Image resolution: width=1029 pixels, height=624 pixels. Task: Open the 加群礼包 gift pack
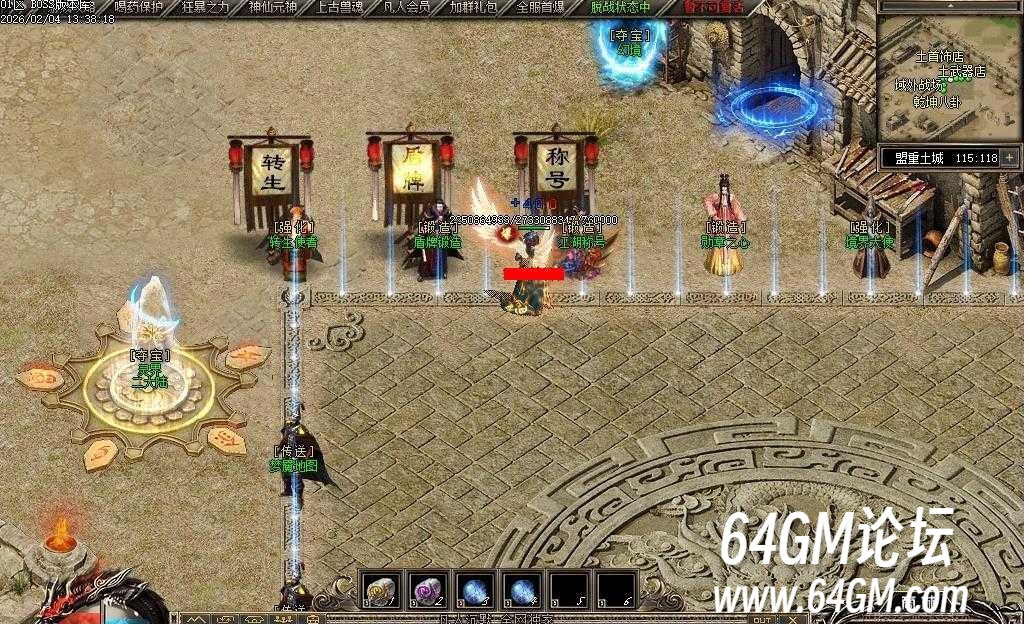(473, 7)
